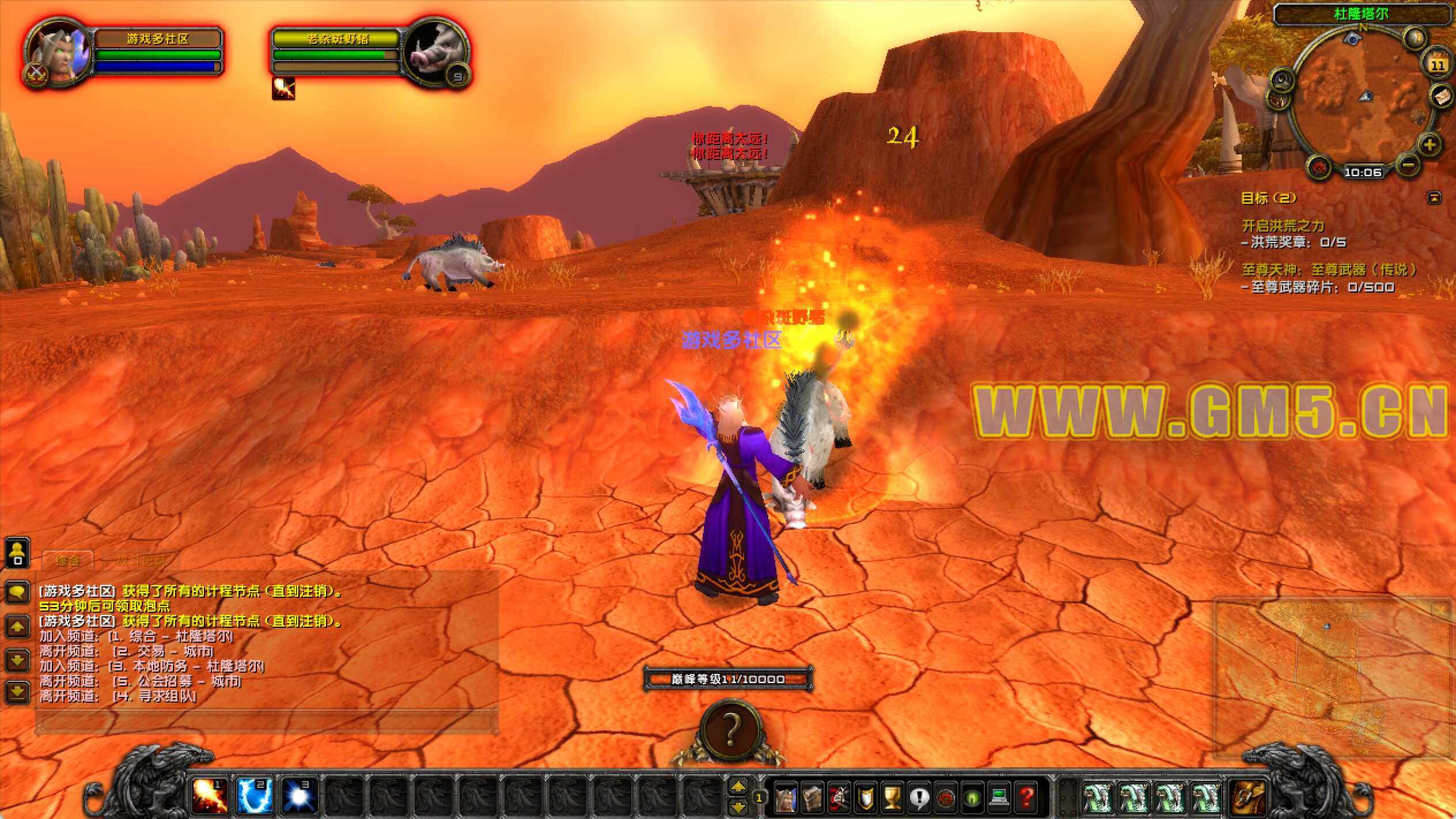Image resolution: width=1456 pixels, height=819 pixels.
Task: Open the calendar button showing 11
Action: coord(1437,65)
